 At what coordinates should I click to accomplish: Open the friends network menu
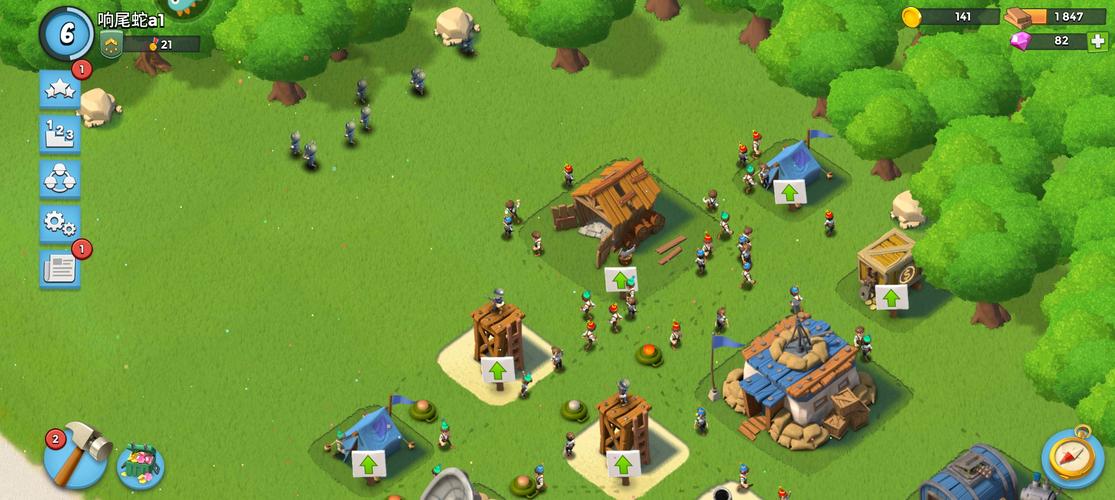[x=60, y=178]
